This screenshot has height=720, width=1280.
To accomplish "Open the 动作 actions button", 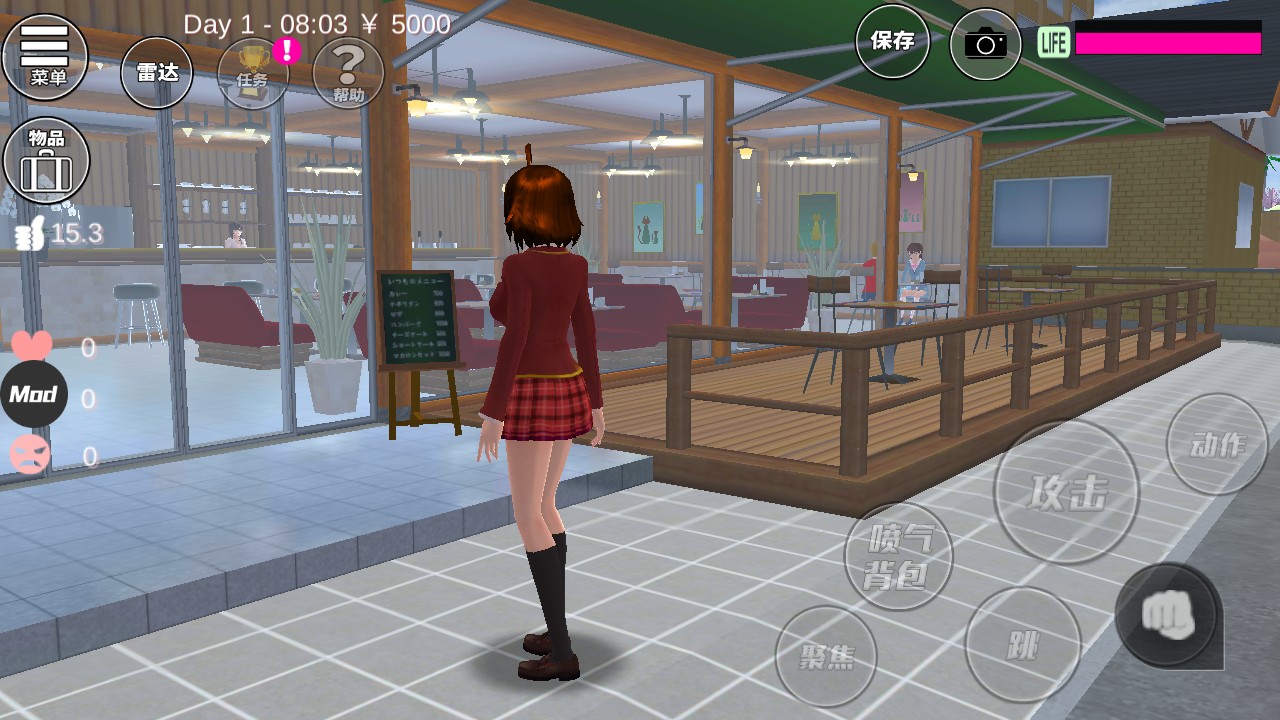I will [1217, 444].
